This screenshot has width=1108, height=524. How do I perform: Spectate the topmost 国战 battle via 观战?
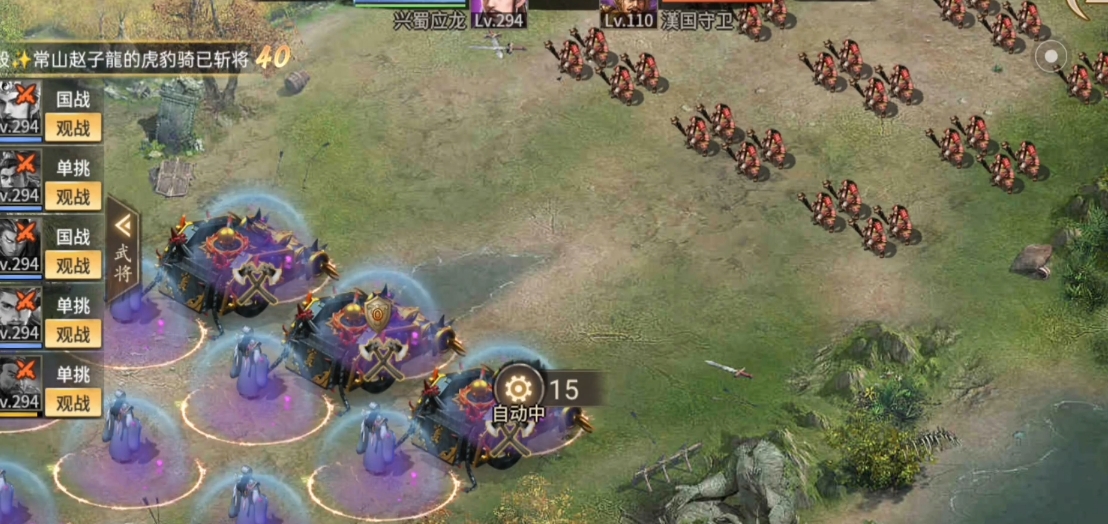[73, 128]
